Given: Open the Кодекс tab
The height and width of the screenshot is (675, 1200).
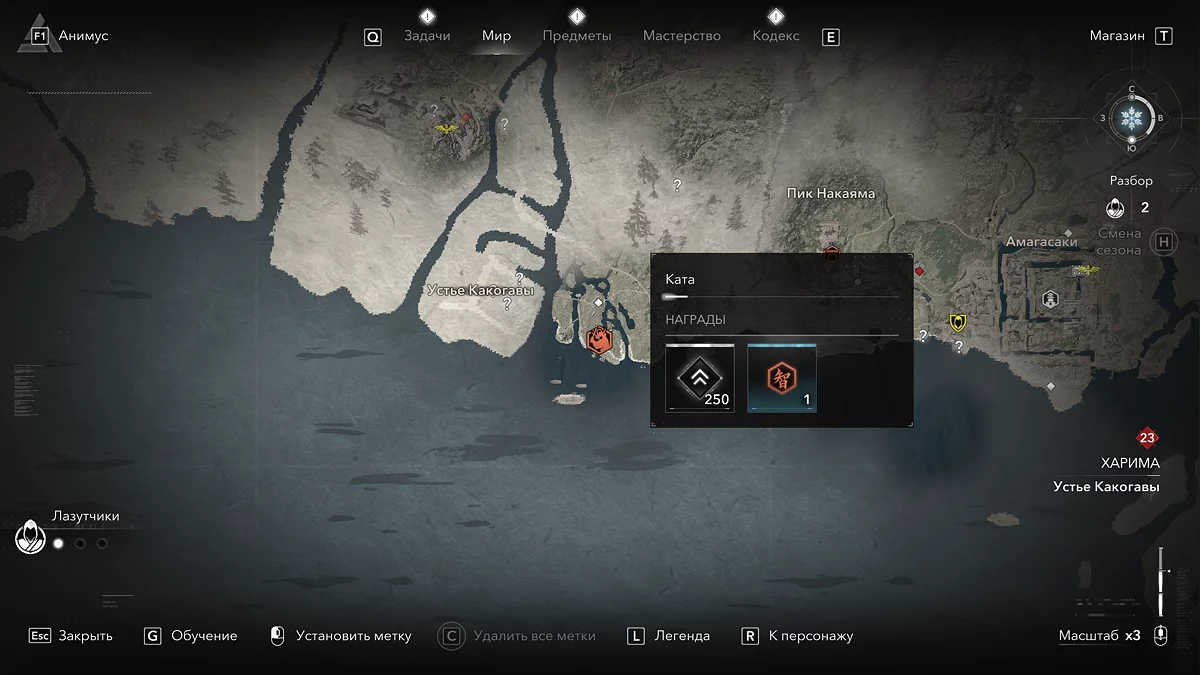Looking at the screenshot, I should click(775, 36).
